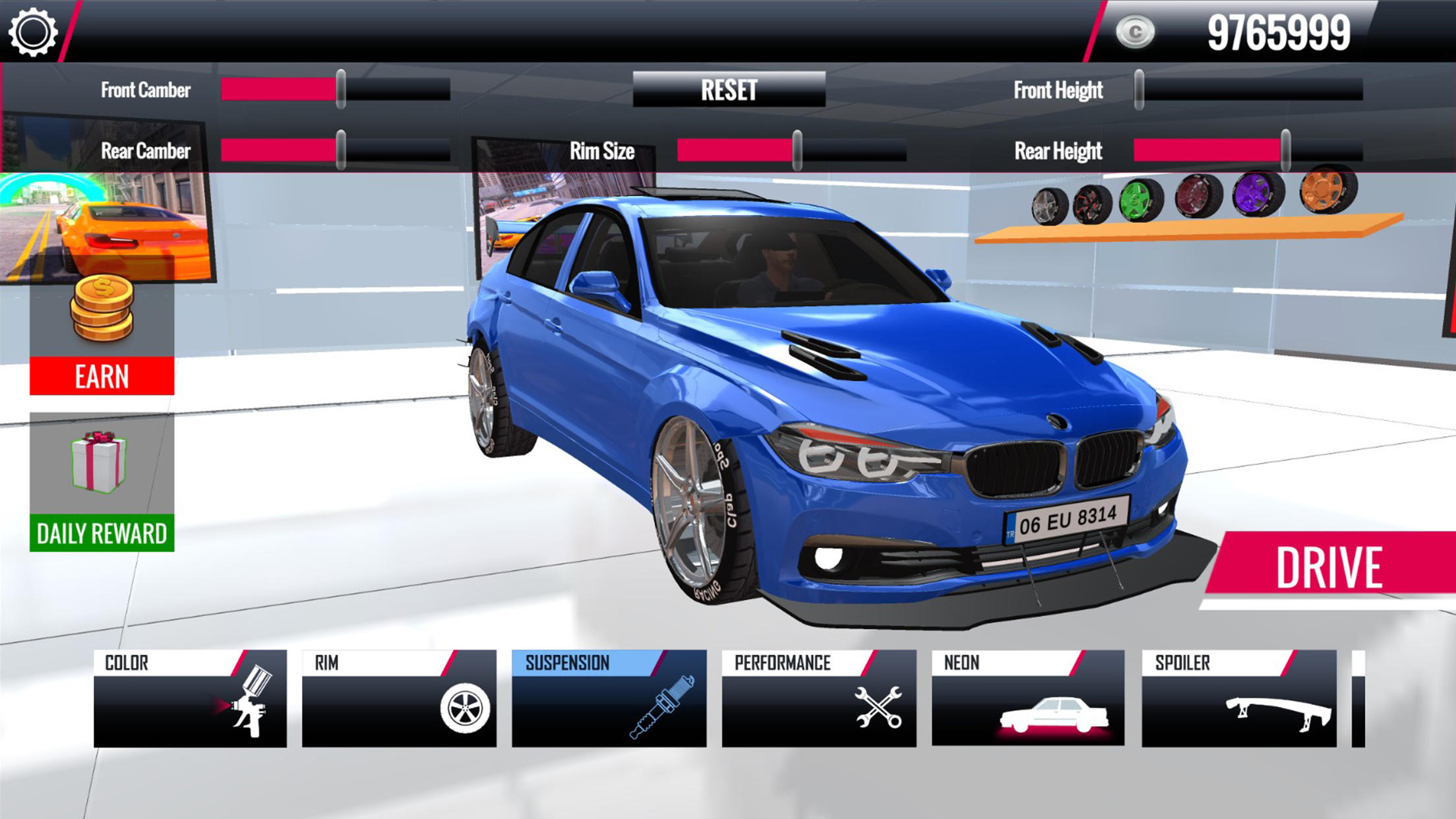Click the Rear Height slider handle
The height and width of the screenshot is (819, 1456).
click(1285, 150)
